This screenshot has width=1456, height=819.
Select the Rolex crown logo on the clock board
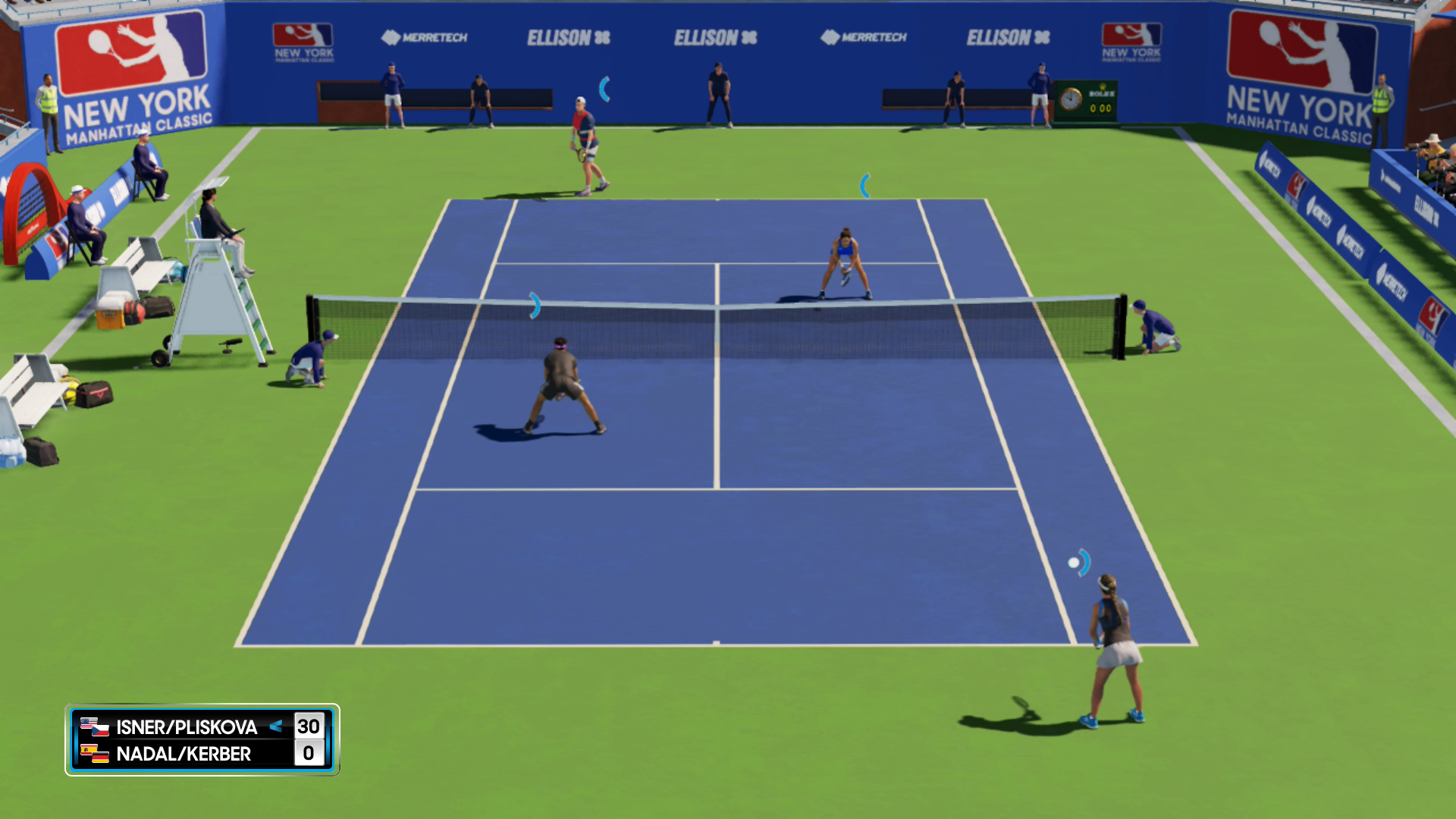pos(1103,86)
